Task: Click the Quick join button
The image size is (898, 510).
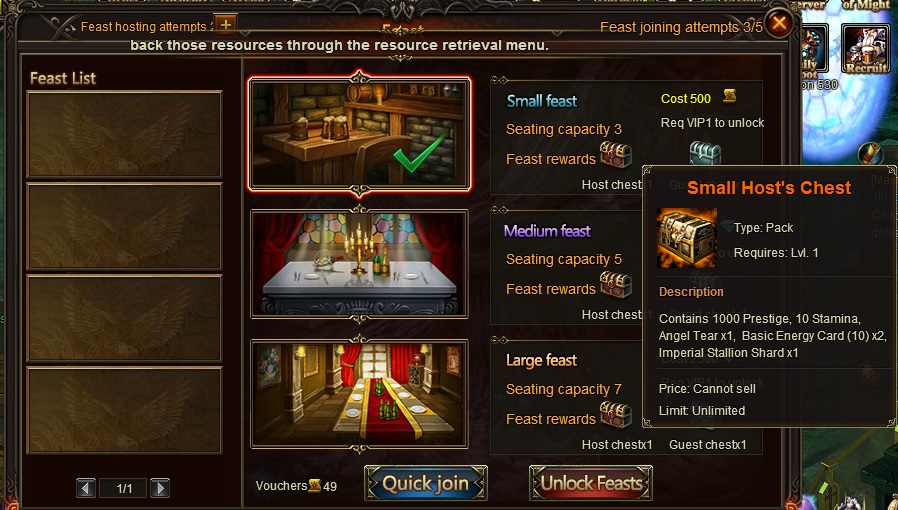Action: (x=425, y=483)
